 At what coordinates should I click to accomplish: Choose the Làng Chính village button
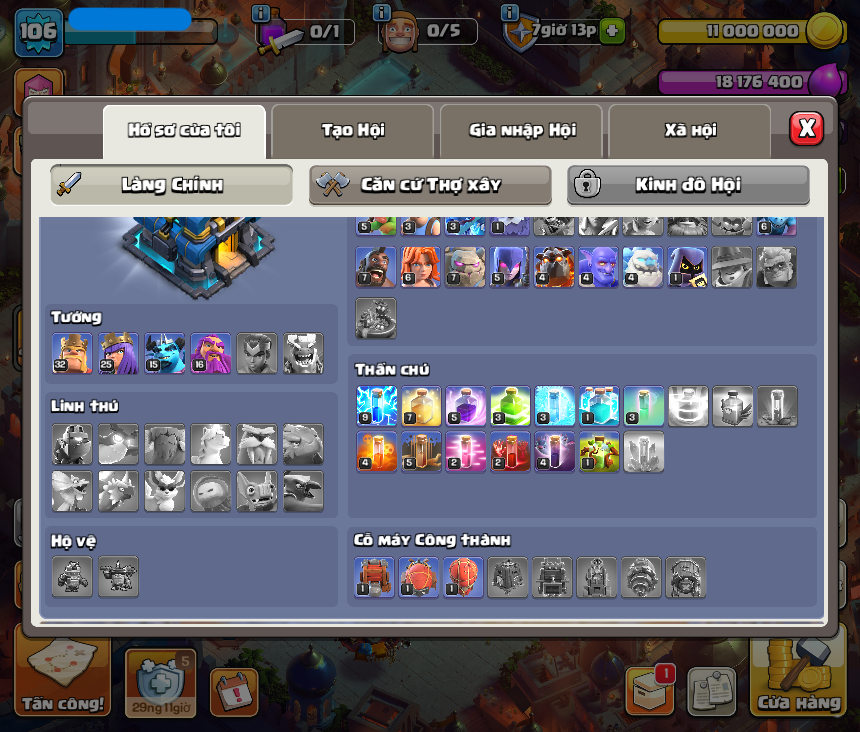coord(171,185)
